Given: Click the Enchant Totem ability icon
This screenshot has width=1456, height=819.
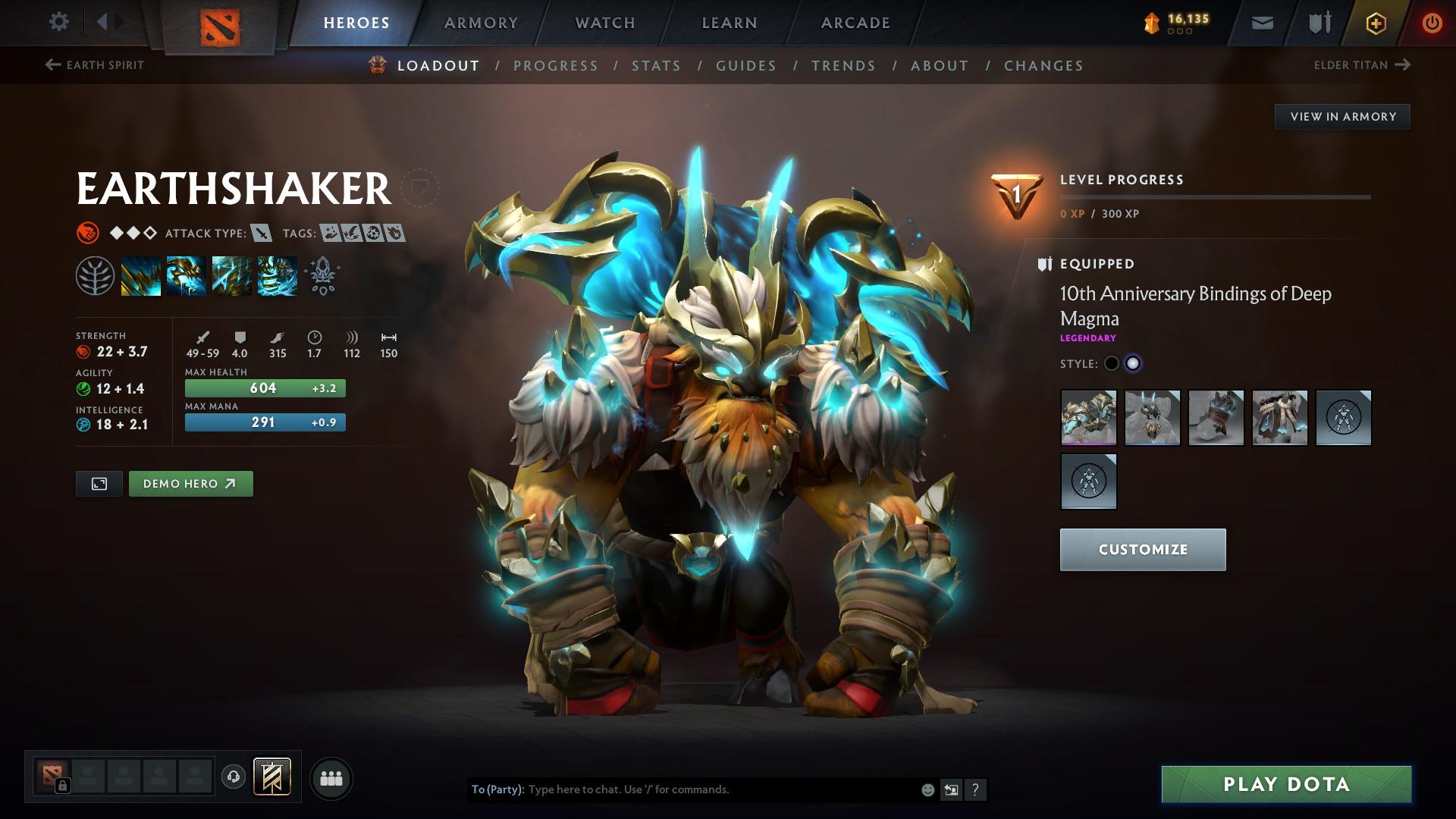Looking at the screenshot, I should pos(187,275).
